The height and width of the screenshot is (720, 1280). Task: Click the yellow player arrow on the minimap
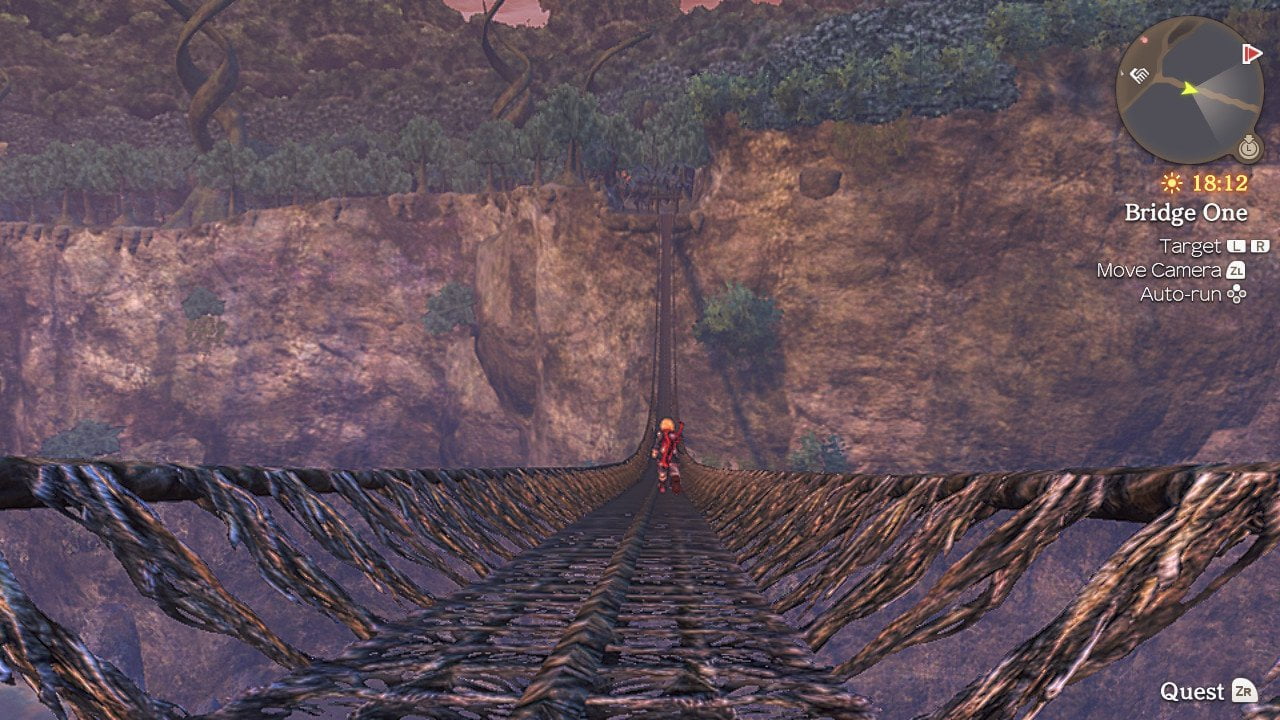(x=1189, y=89)
